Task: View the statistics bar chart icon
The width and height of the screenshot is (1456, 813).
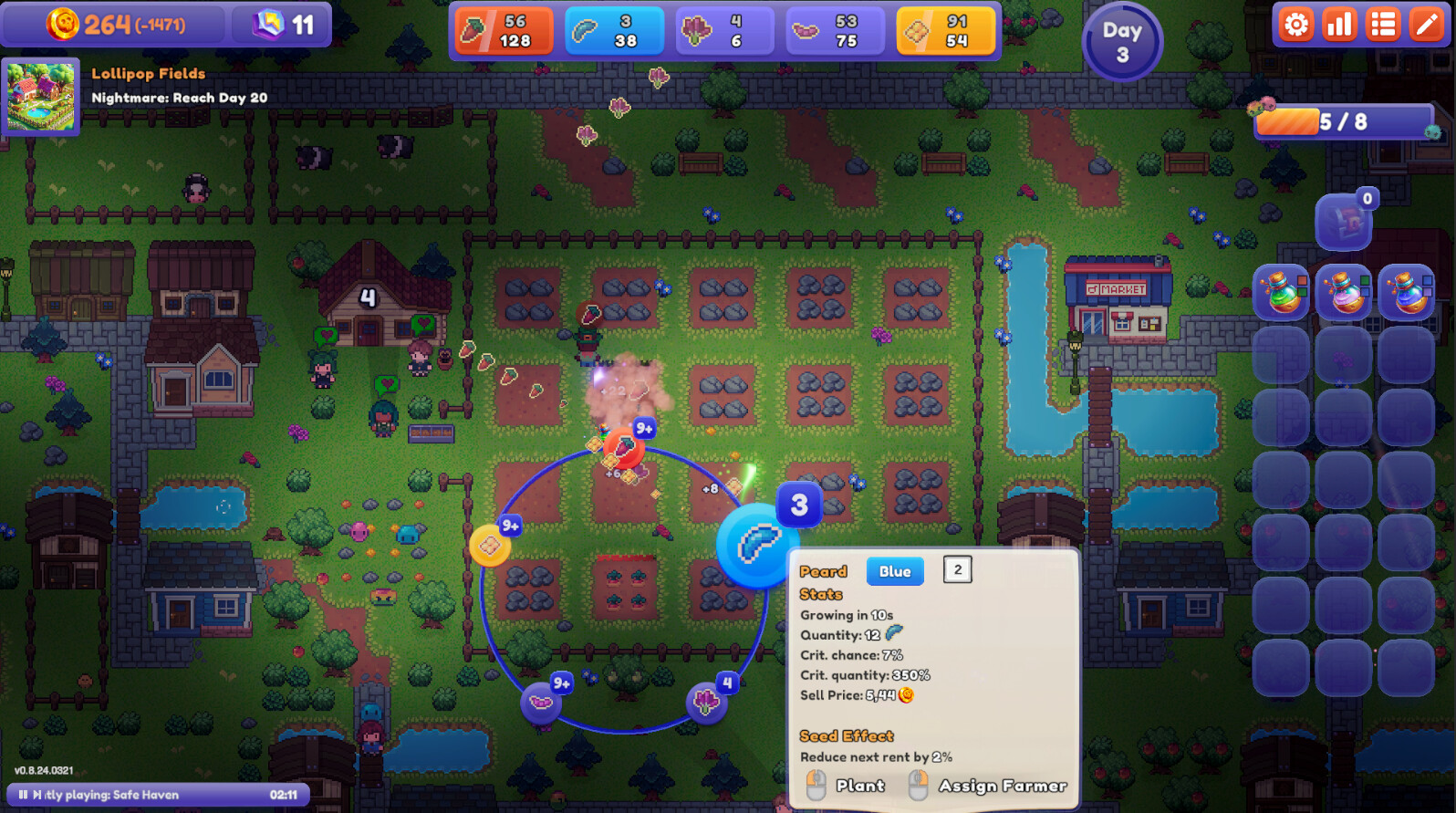Action: click(x=1338, y=25)
